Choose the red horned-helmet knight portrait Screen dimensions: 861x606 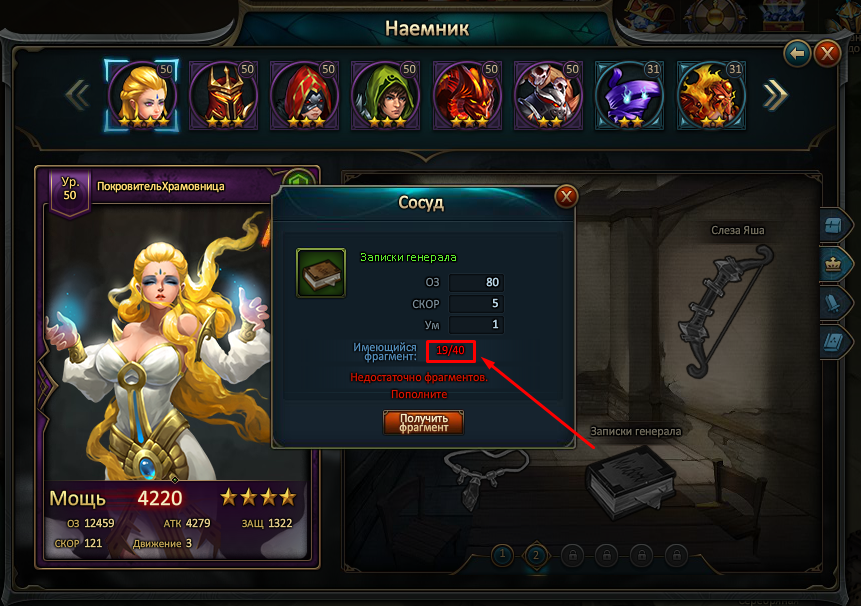coord(223,93)
